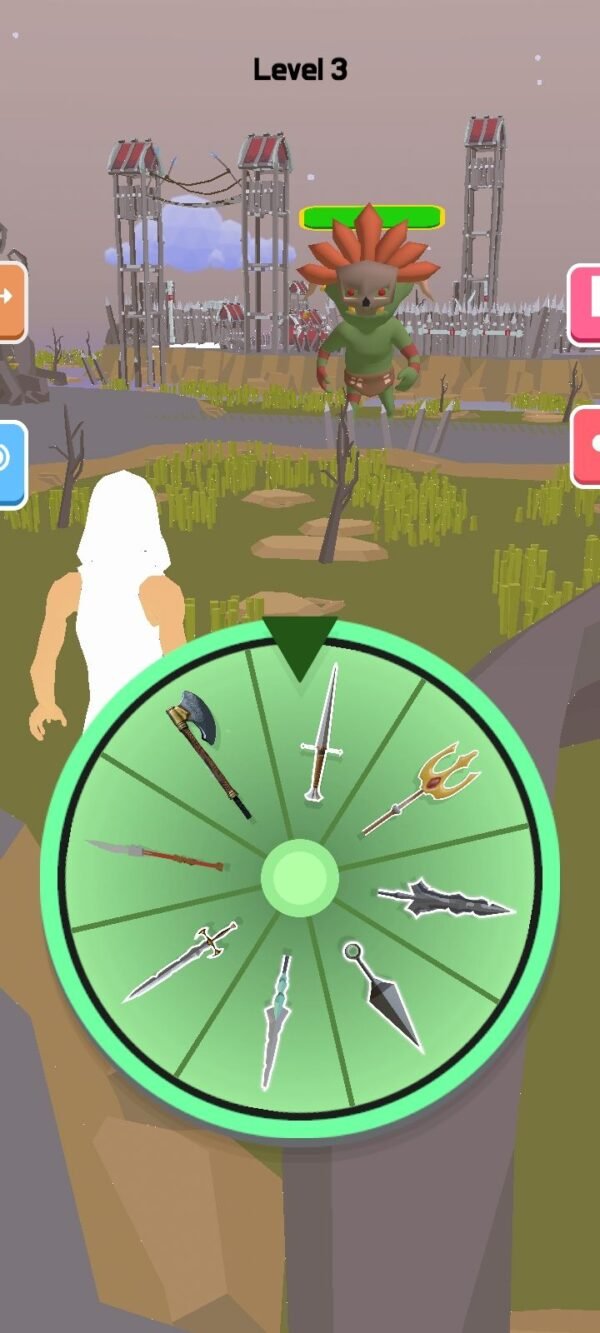600x1333 pixels.
Task: Tap the lower pink side button
Action: coord(588,448)
